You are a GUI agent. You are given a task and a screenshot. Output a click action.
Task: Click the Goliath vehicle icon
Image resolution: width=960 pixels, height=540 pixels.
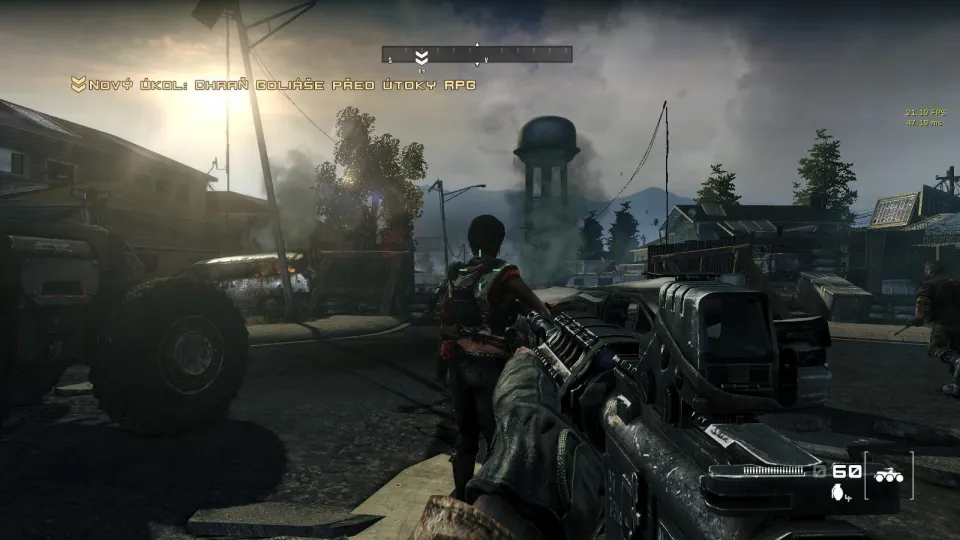click(x=888, y=477)
